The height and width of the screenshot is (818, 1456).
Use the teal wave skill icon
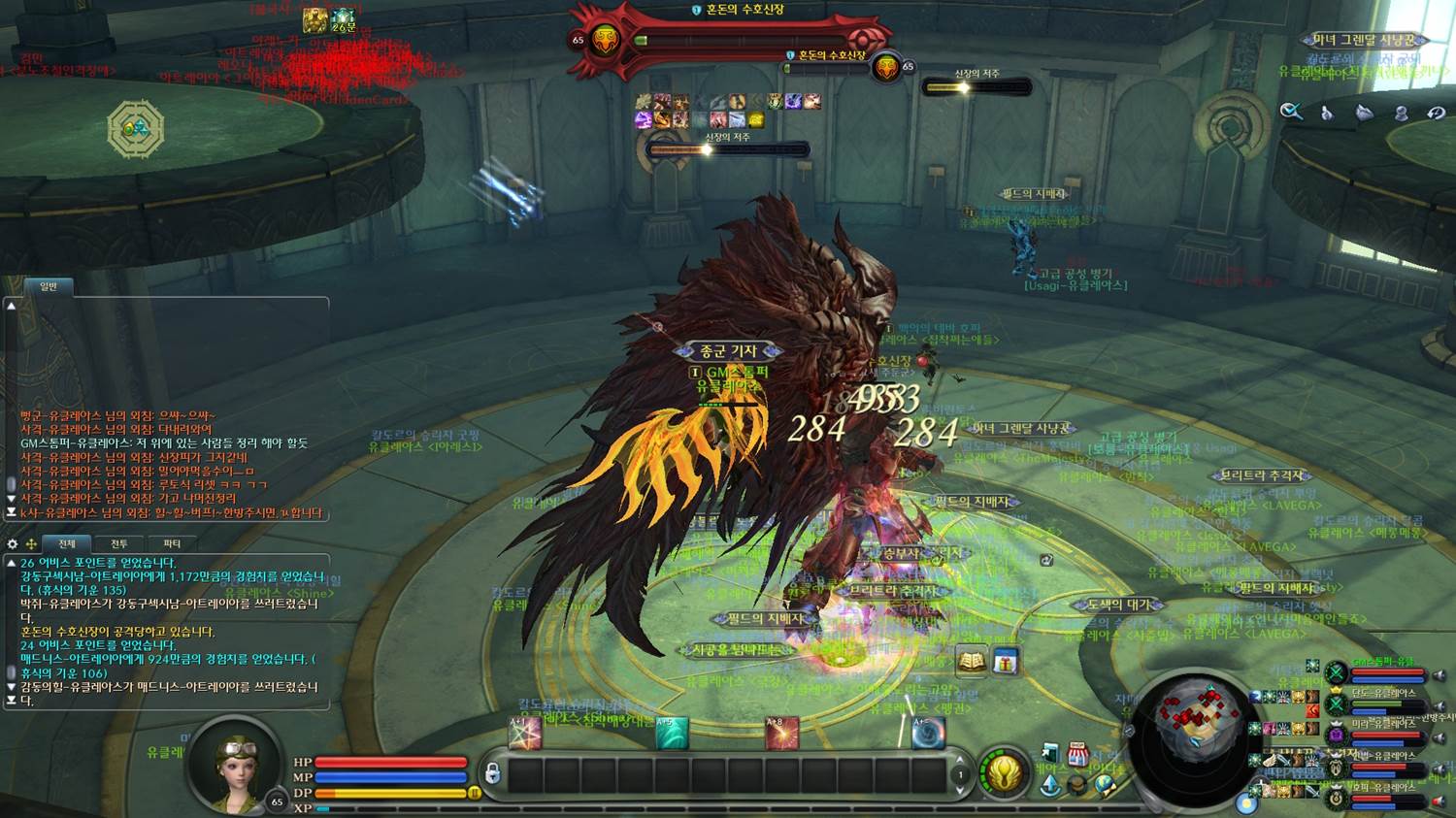tap(672, 734)
